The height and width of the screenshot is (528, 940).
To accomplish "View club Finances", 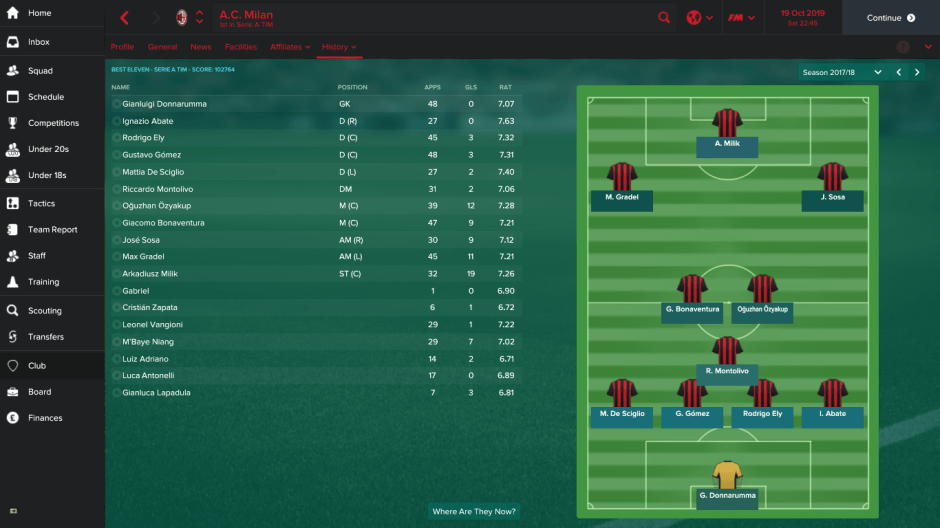I will tap(45, 418).
